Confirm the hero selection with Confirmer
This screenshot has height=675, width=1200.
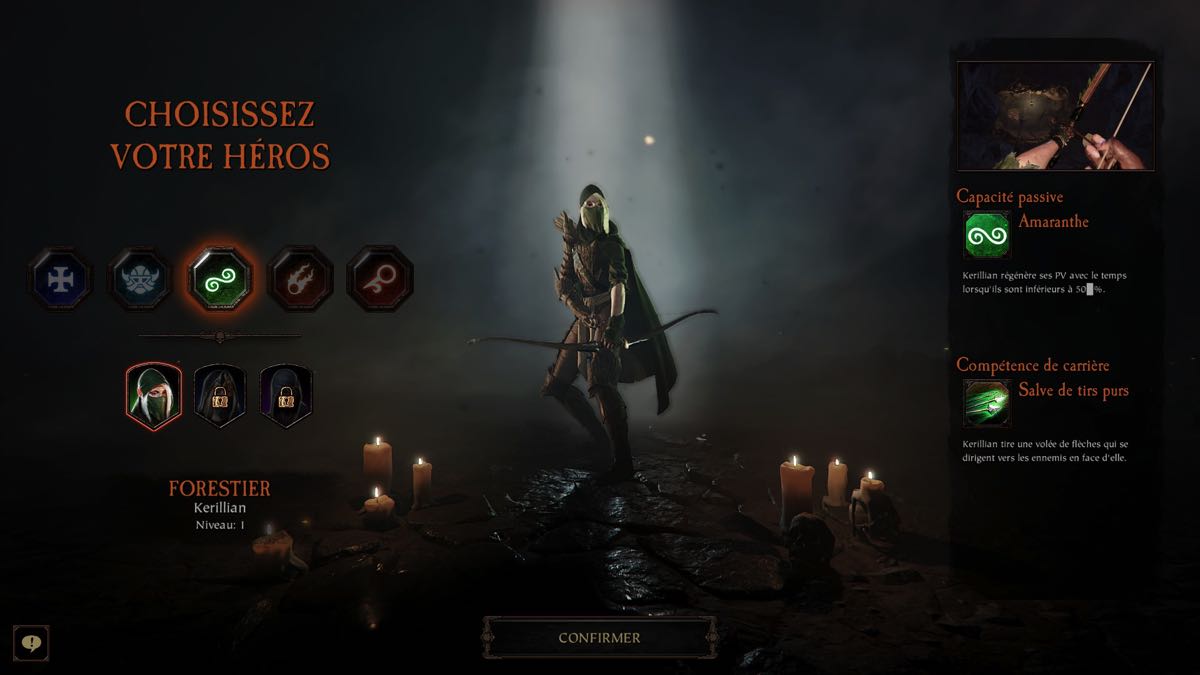(x=599, y=637)
